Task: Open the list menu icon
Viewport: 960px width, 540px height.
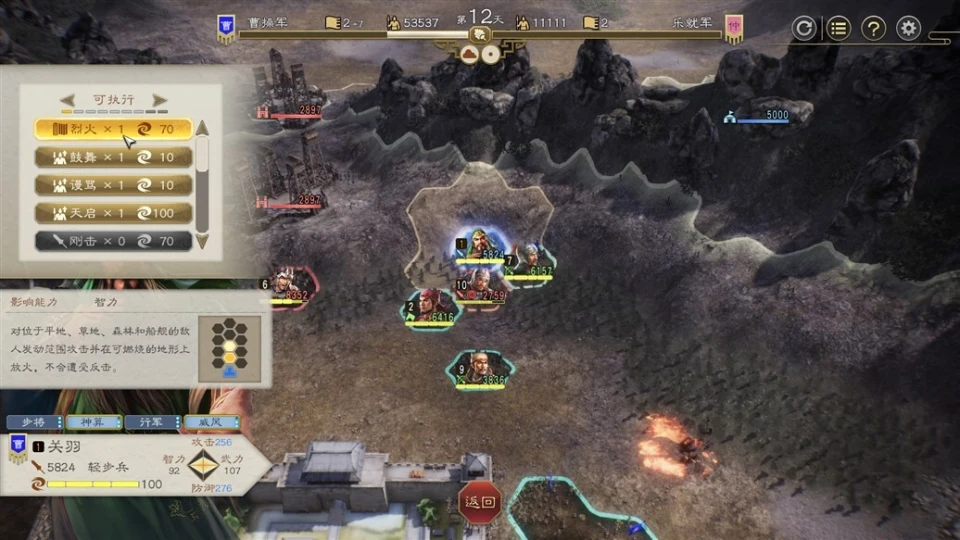Action: coord(838,28)
